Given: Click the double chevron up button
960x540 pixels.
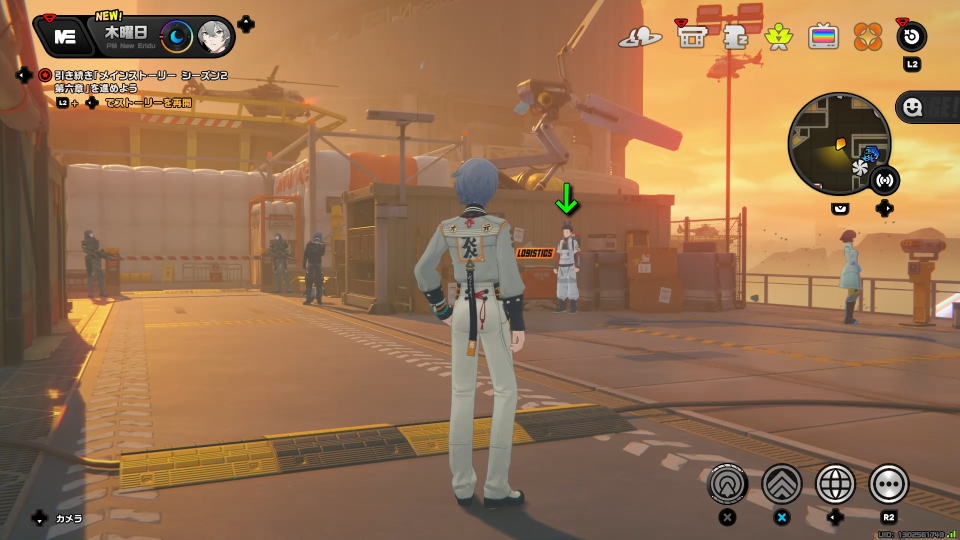Looking at the screenshot, I should pyautogui.click(x=781, y=484).
